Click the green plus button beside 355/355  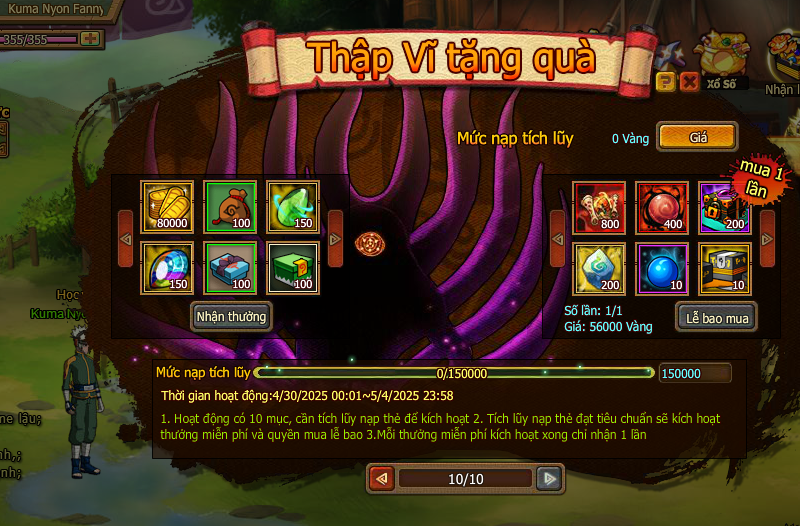tap(90, 38)
